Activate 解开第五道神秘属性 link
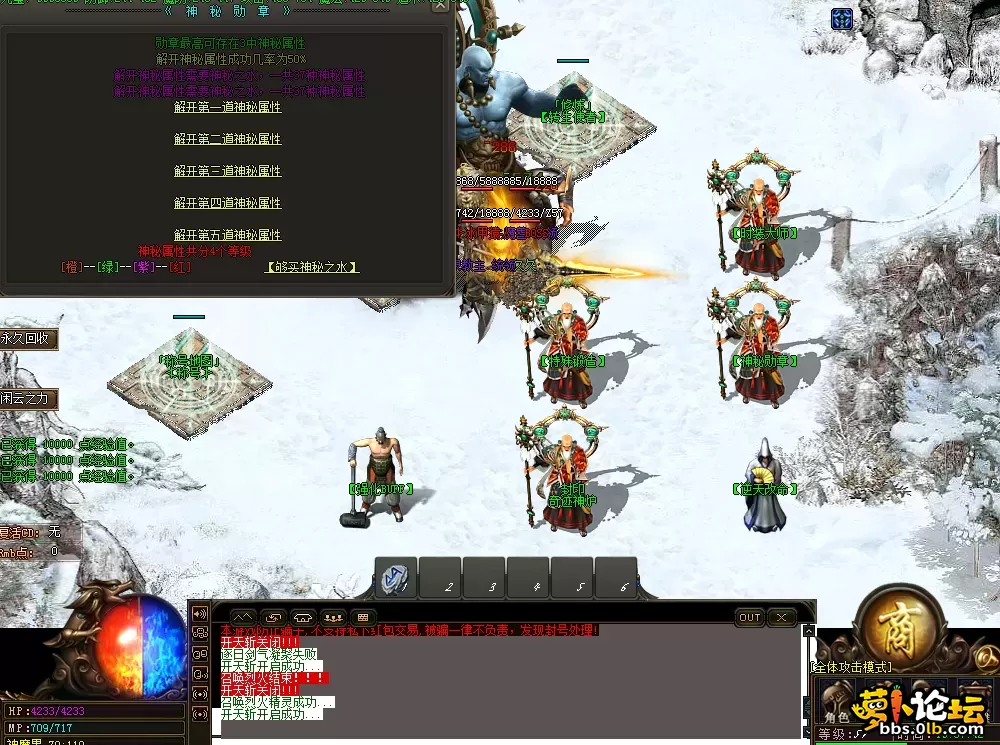 pyautogui.click(x=227, y=235)
